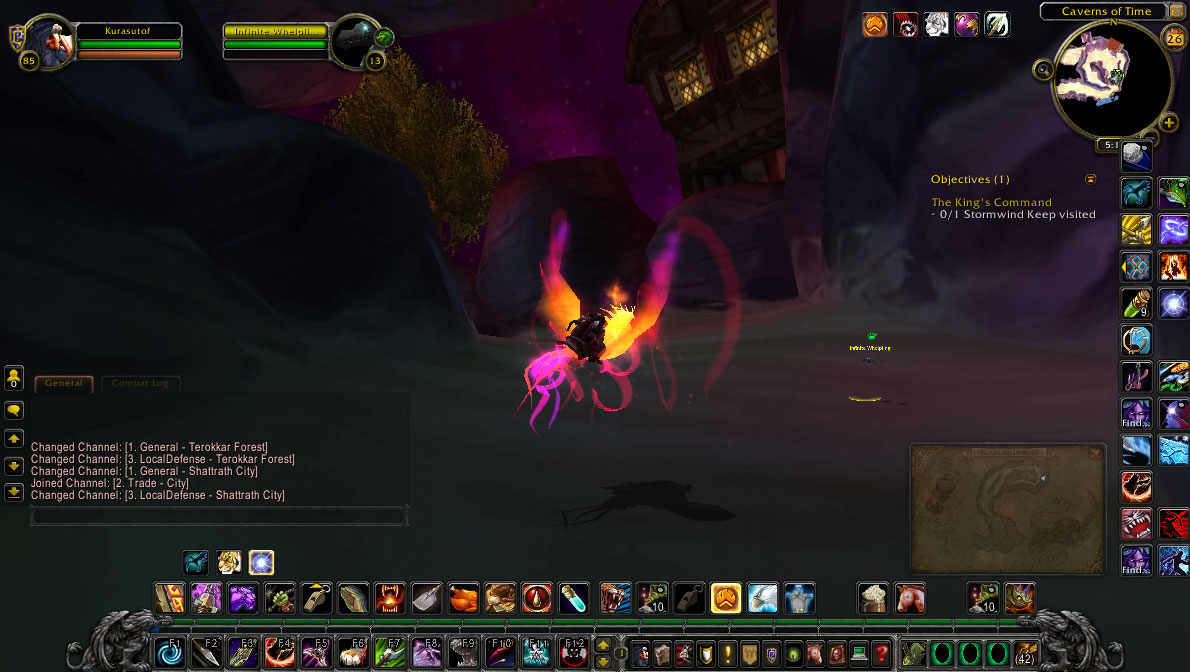This screenshot has height=672, width=1190.
Task: Click the Infinite Whelpling target portrait
Action: tap(355, 43)
